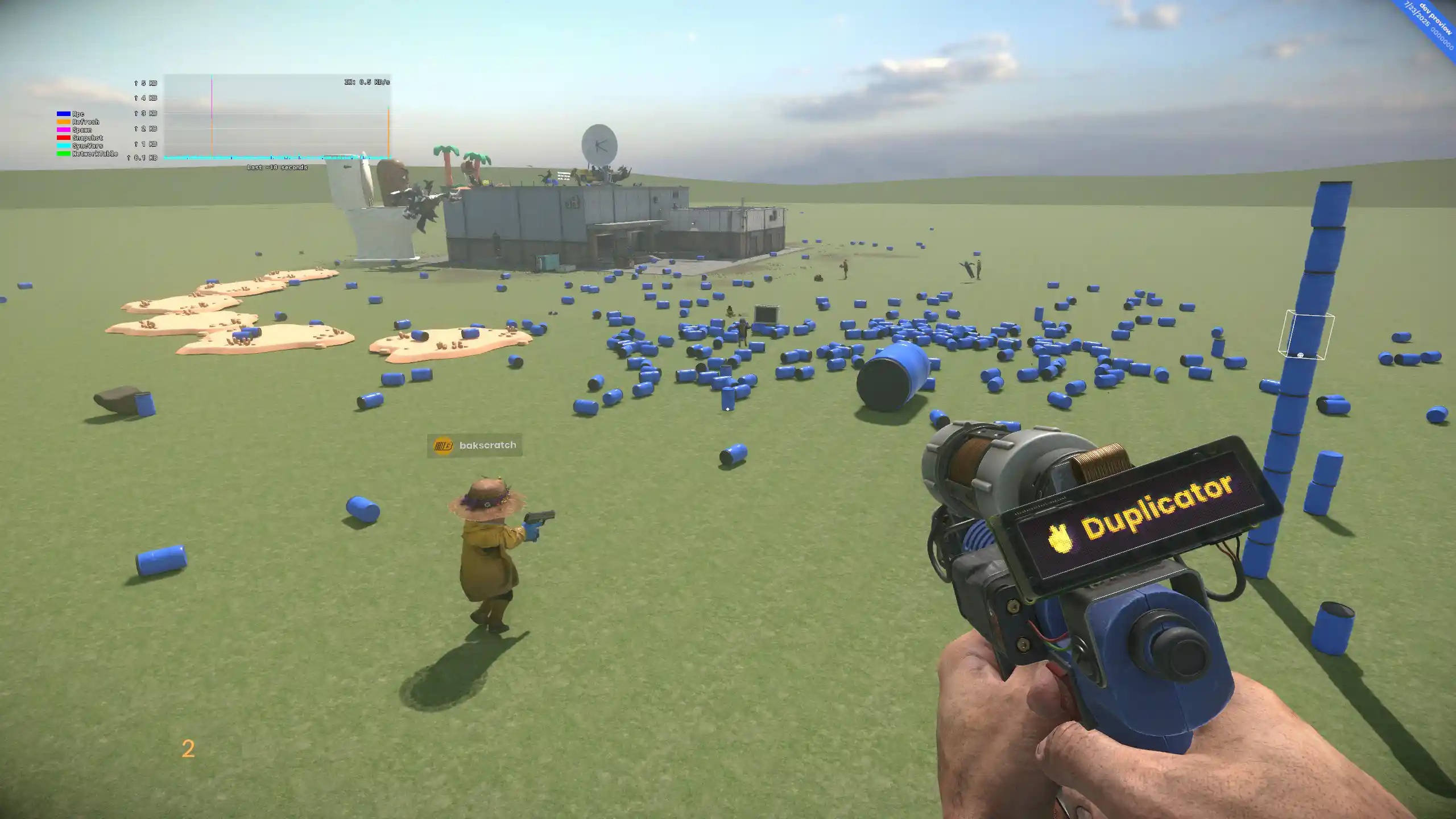Toggle the Snapshot traffic category visibility

click(63, 137)
